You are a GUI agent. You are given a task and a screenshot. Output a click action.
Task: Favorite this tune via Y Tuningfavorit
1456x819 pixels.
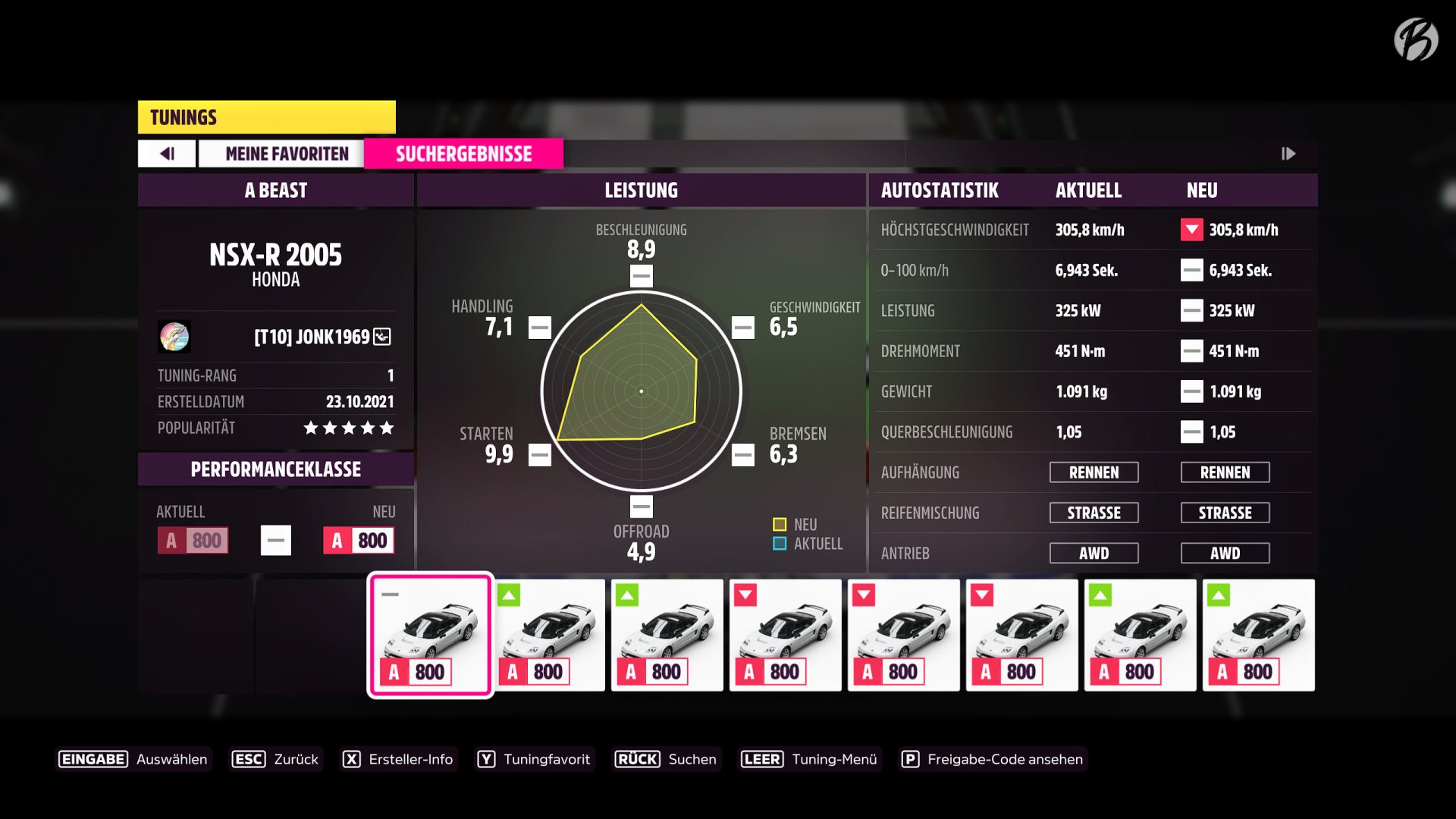[x=486, y=758]
